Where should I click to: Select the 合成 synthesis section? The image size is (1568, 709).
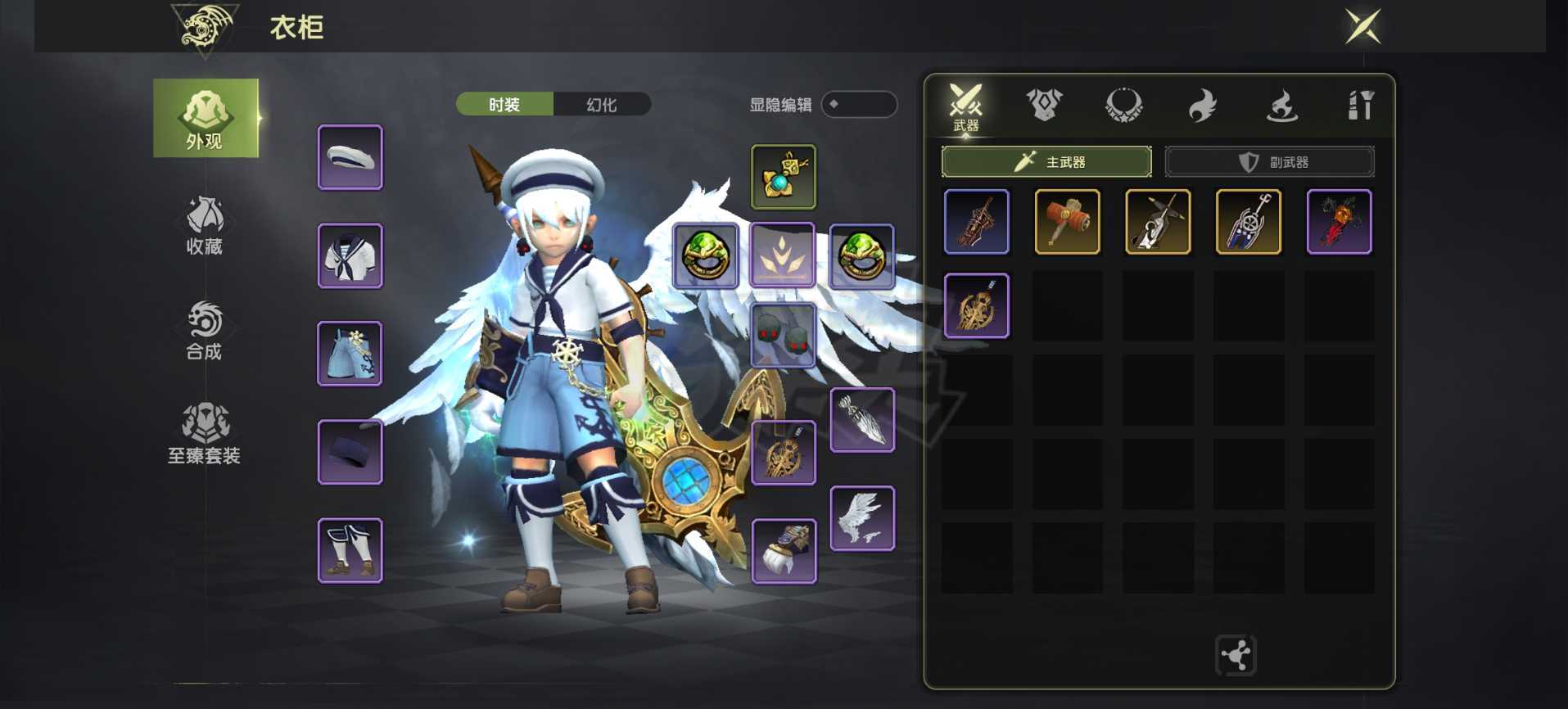(x=205, y=331)
